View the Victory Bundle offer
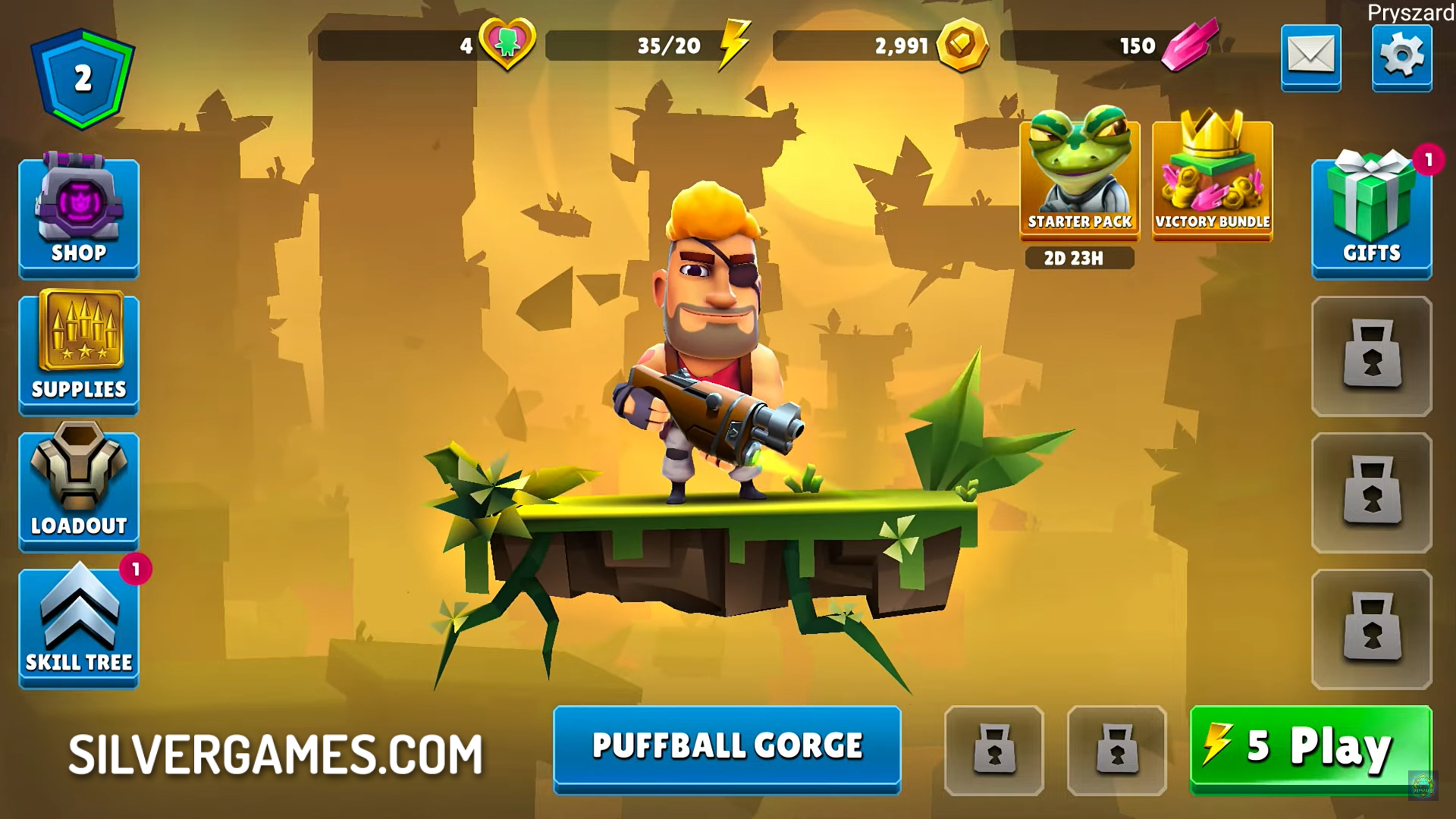The image size is (1456, 819). [x=1212, y=180]
